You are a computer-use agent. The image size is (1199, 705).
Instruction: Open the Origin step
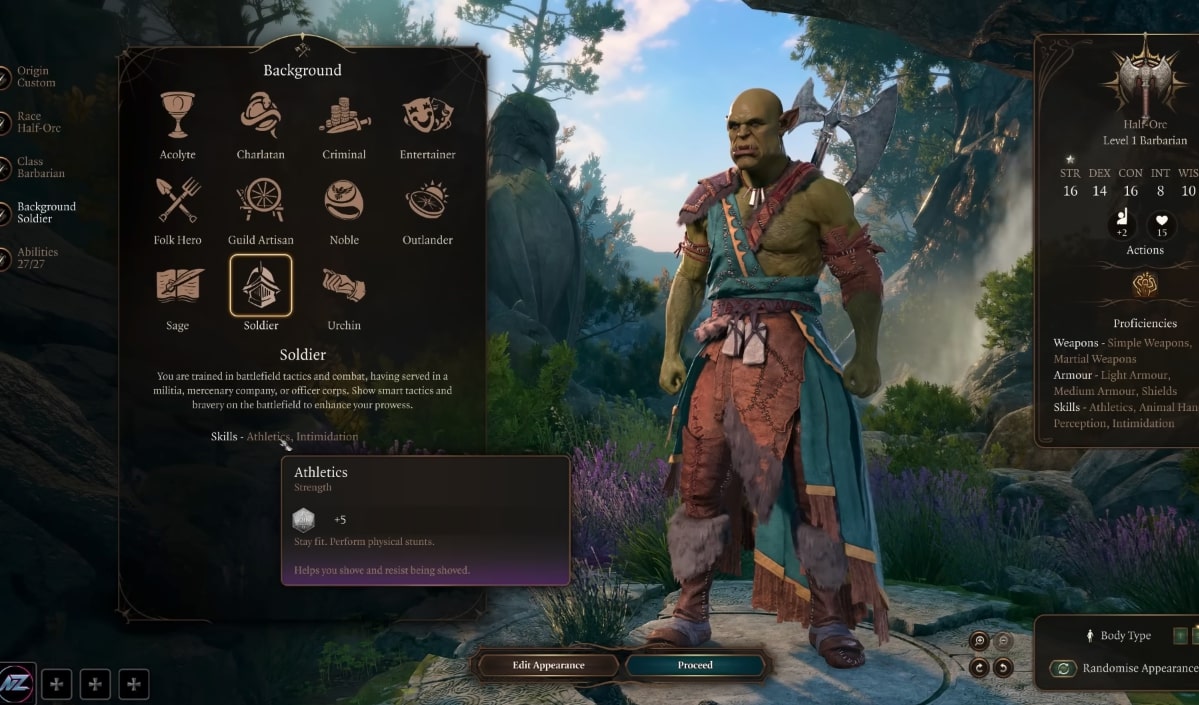click(35, 77)
